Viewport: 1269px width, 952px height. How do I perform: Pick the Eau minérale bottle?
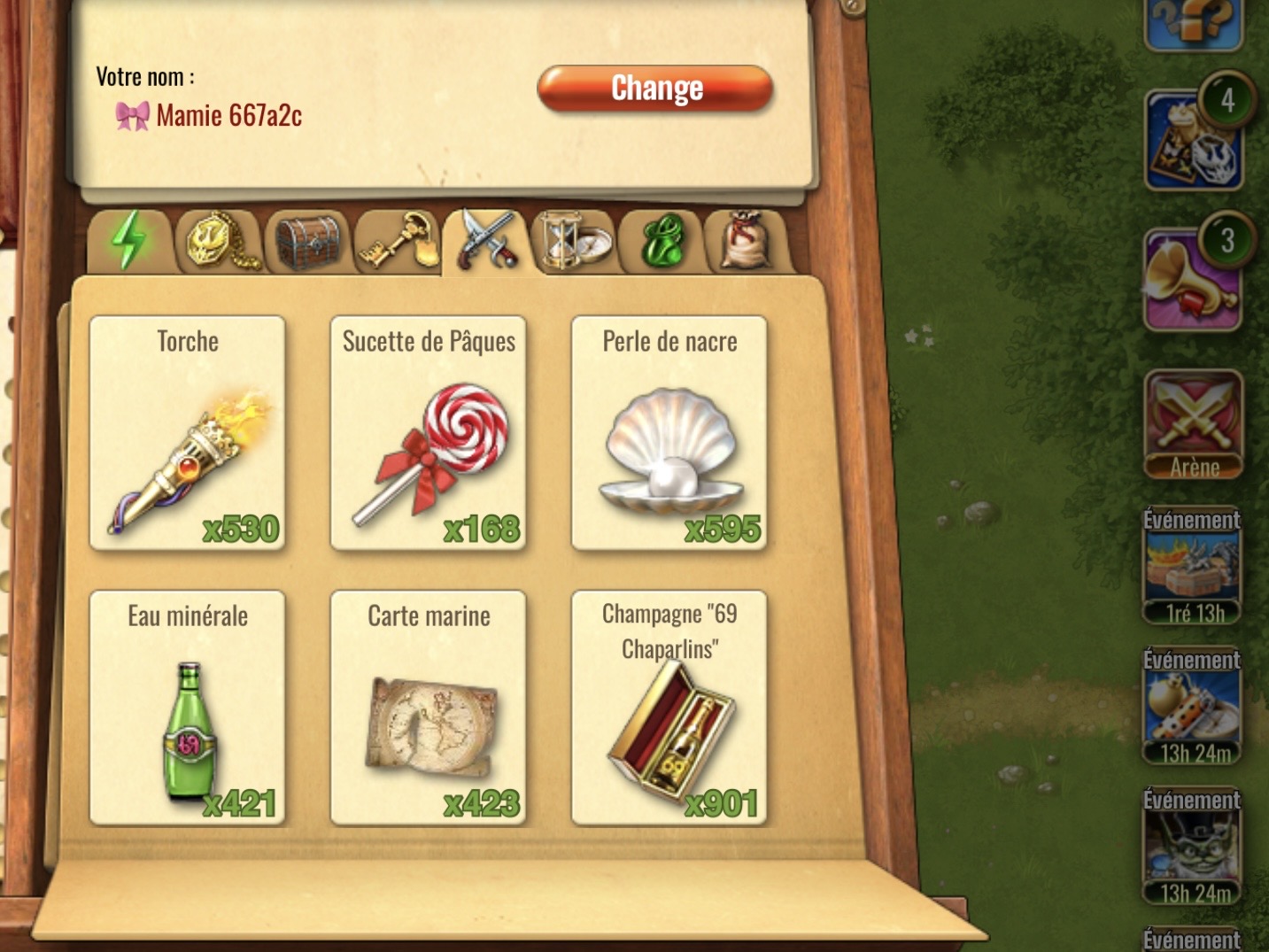click(x=188, y=708)
